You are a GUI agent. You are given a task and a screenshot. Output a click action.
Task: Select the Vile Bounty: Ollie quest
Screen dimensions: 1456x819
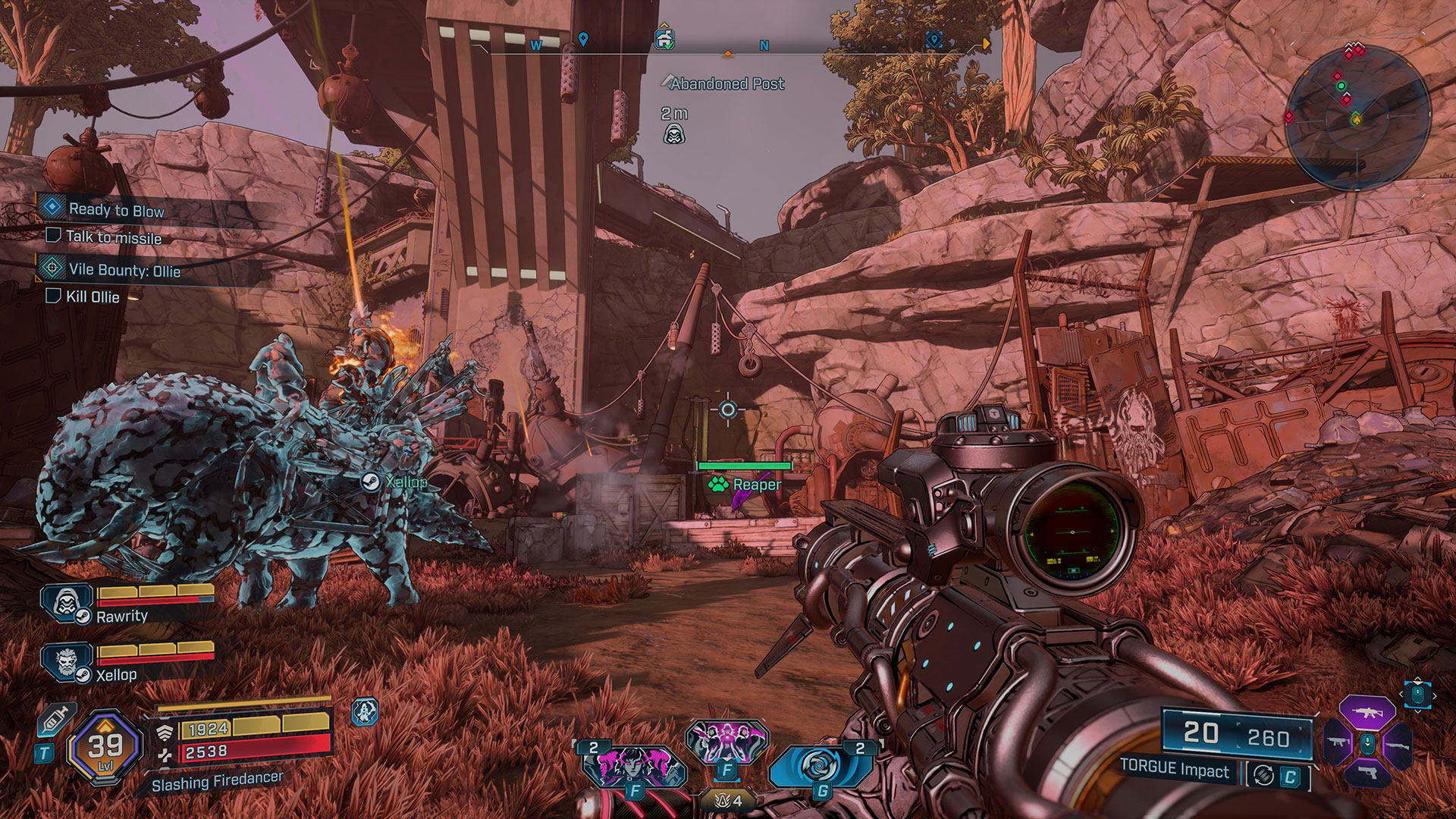[x=124, y=270]
